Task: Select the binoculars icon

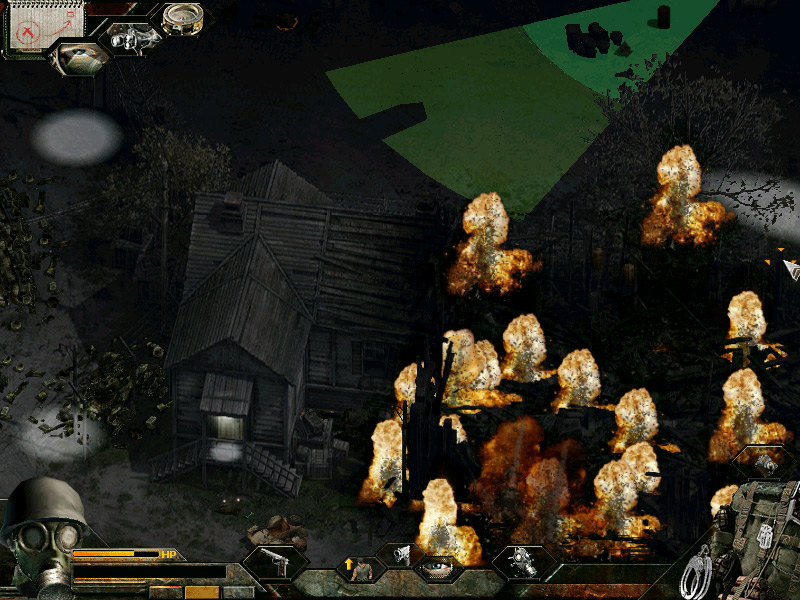Action: click(x=133, y=37)
